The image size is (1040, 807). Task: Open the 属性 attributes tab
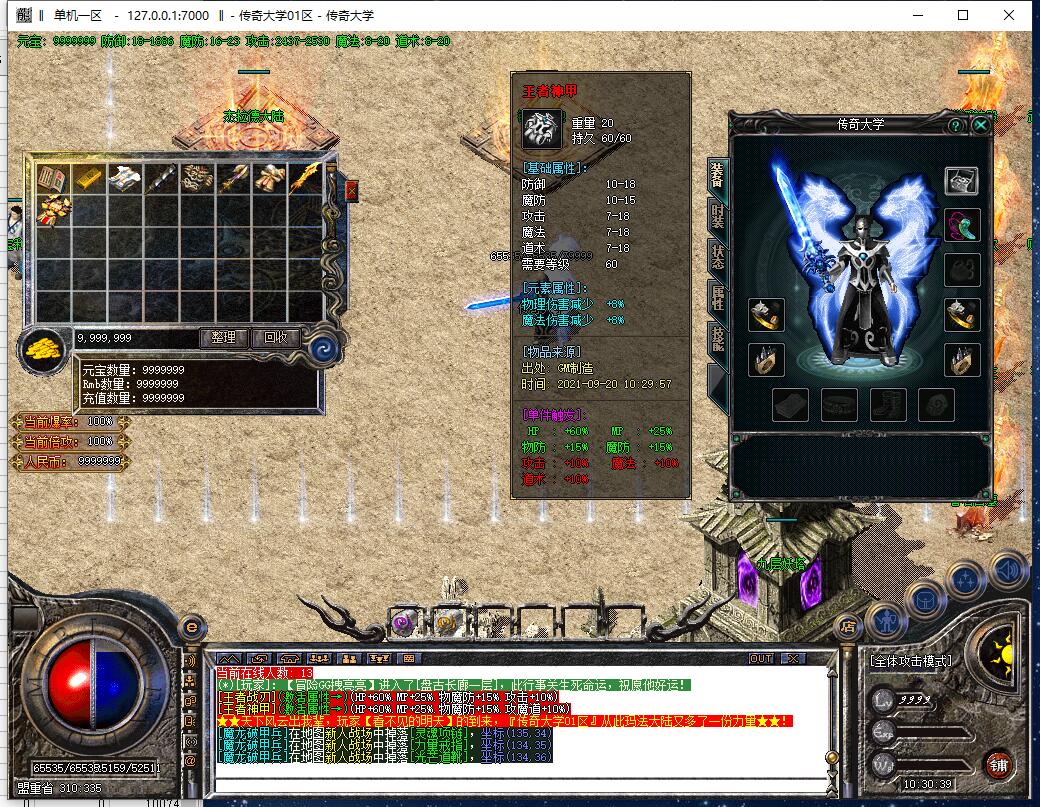tap(717, 298)
